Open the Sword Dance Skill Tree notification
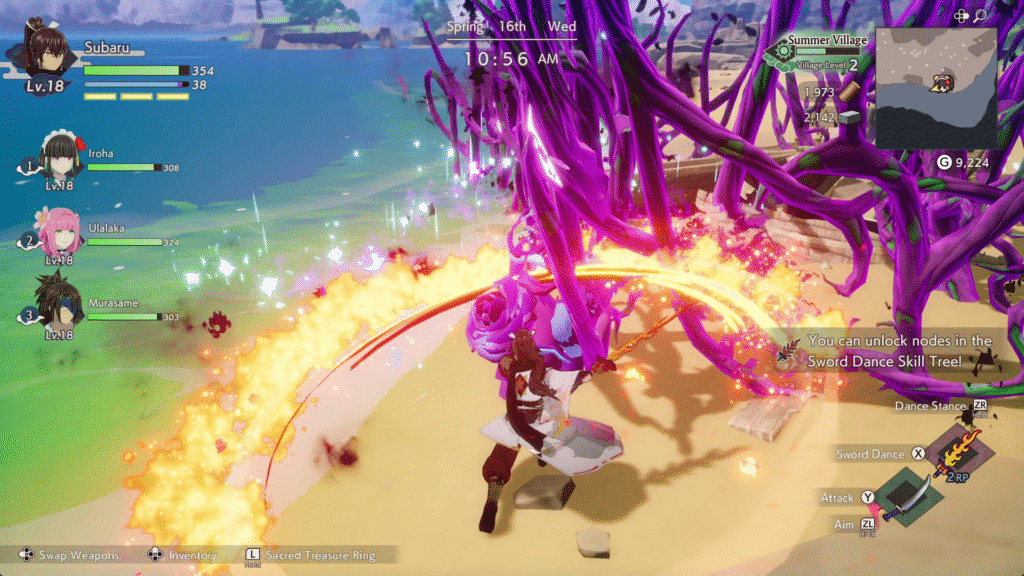Viewport: 1024px width, 576px height. click(898, 350)
